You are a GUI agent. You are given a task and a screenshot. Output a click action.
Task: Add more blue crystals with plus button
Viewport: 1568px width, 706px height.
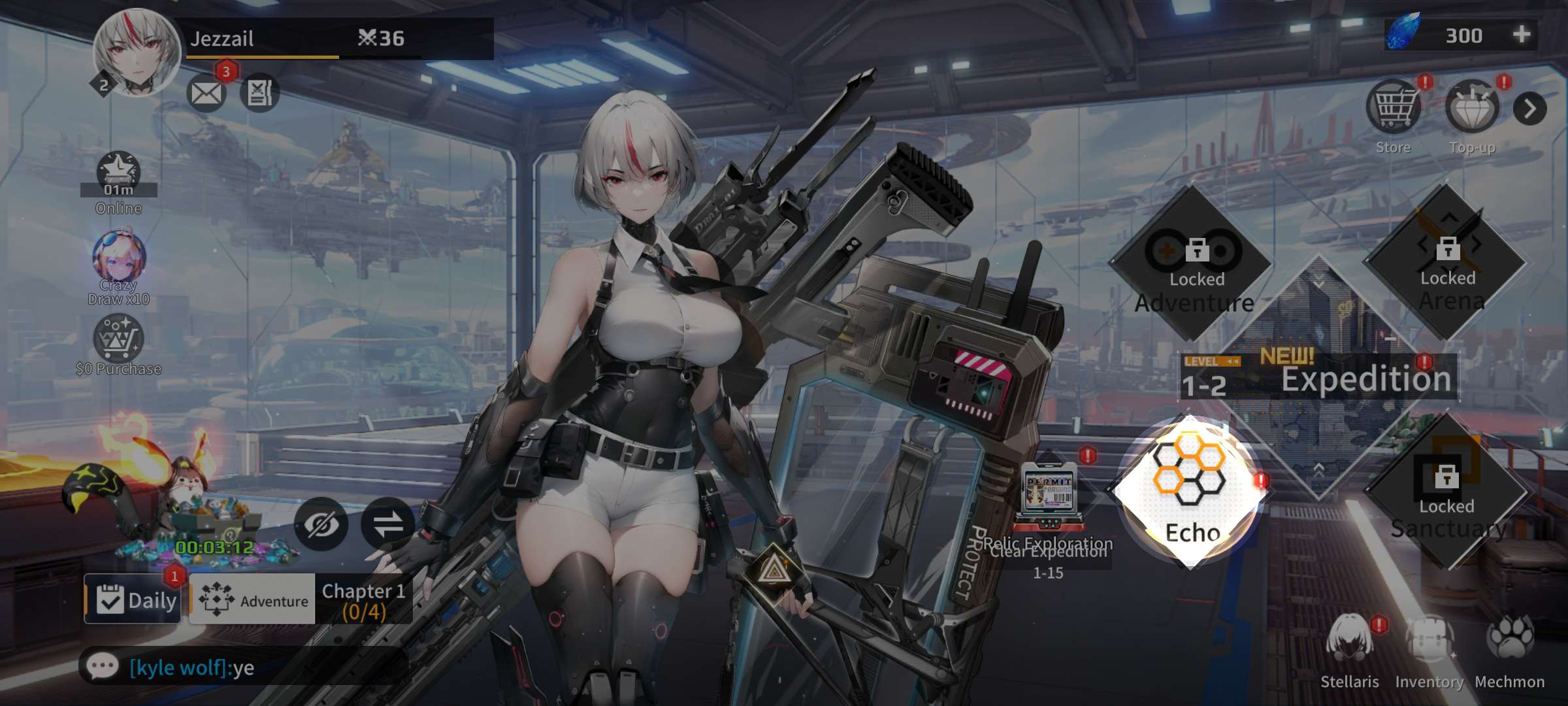(x=1522, y=35)
